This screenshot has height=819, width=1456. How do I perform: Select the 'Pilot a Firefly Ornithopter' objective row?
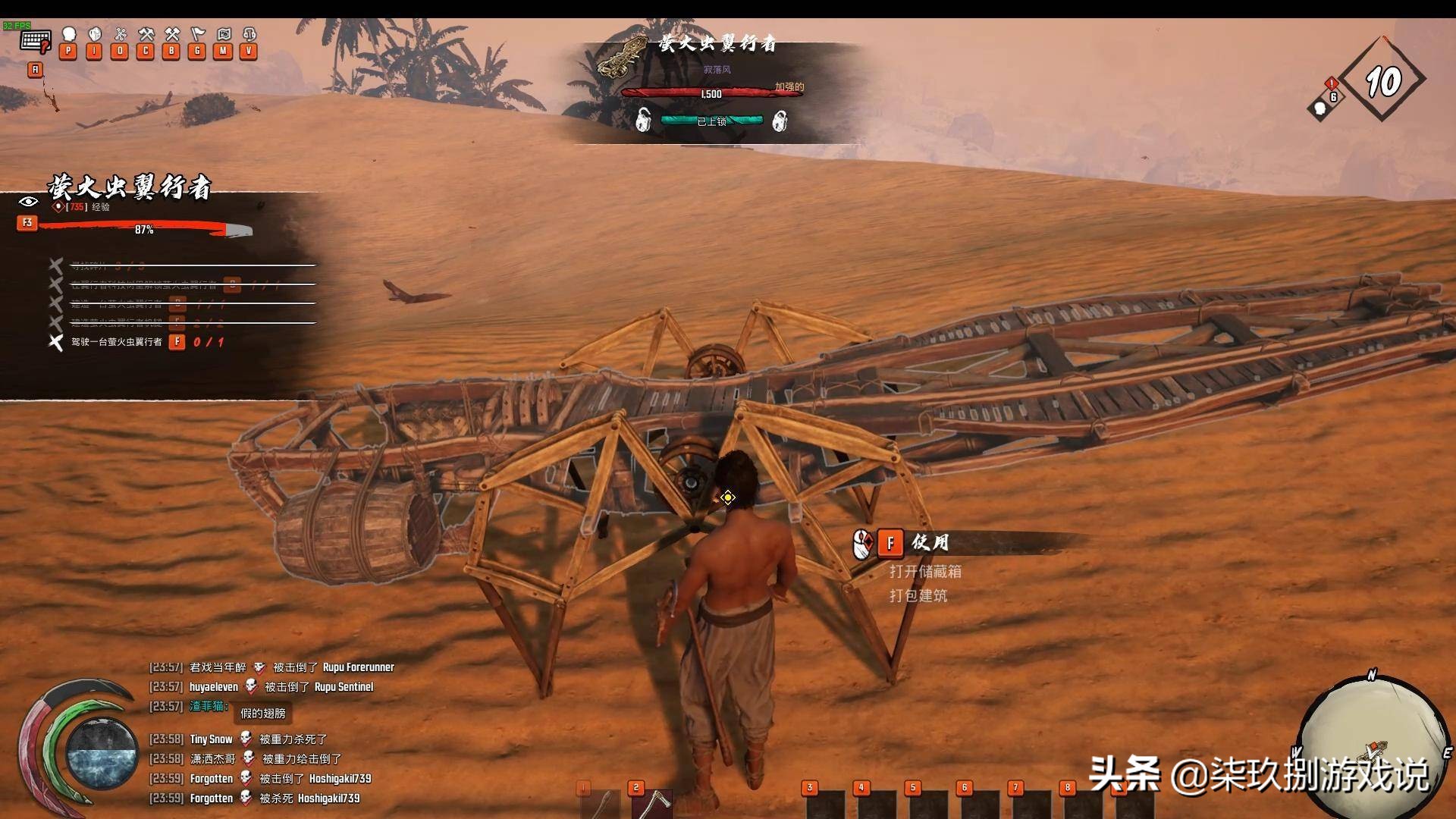point(117,342)
